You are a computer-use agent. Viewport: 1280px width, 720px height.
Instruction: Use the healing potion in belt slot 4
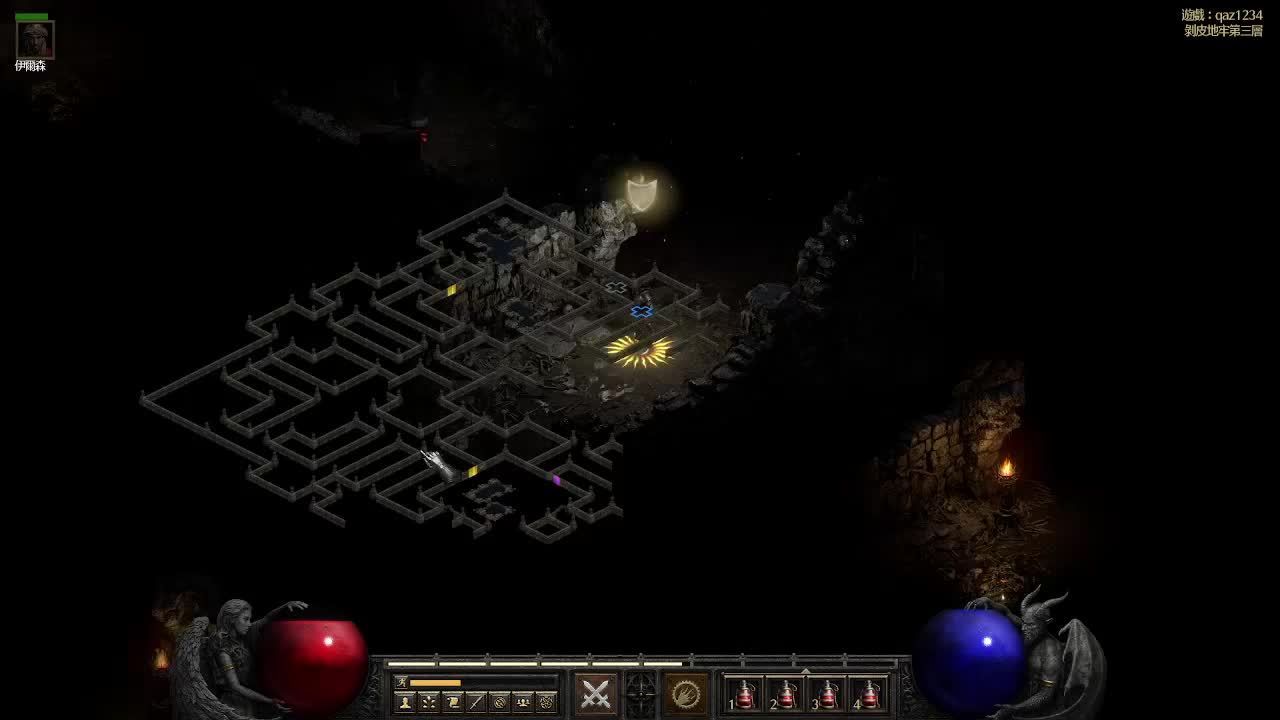(871, 694)
